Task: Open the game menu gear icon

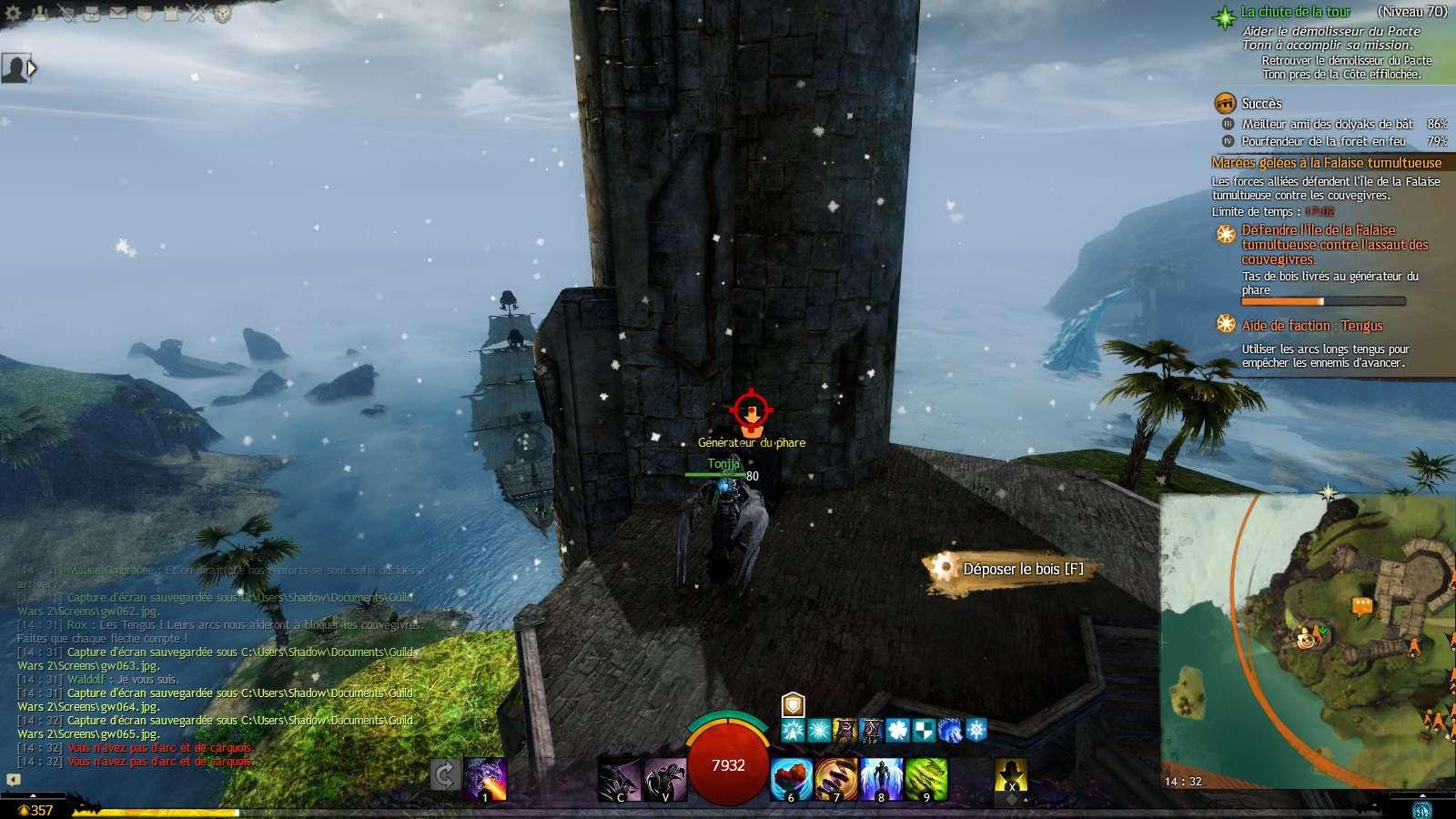Action: click(15, 13)
